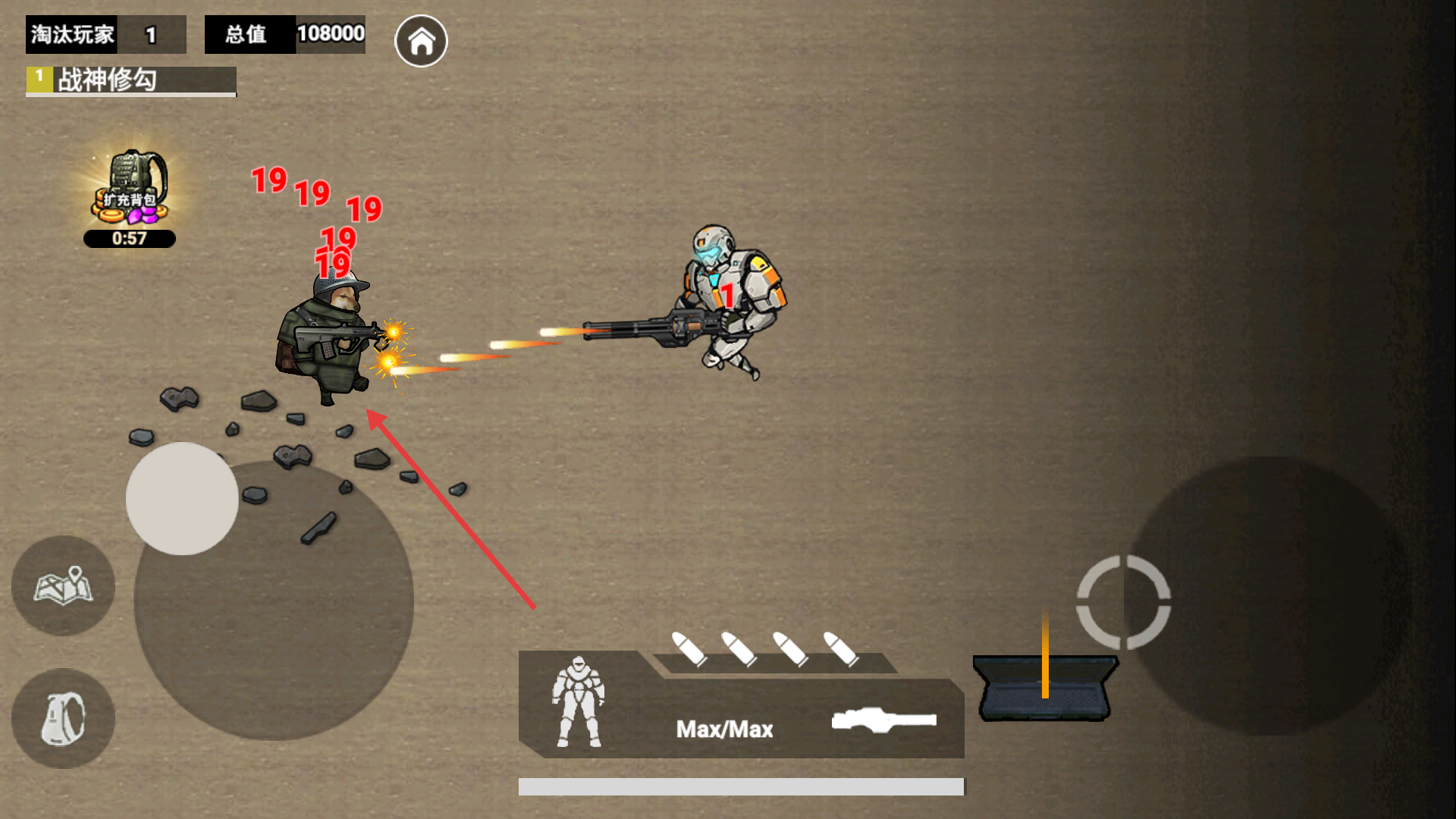Open the map with the pin icon
1456x819 pixels.
coord(63,585)
